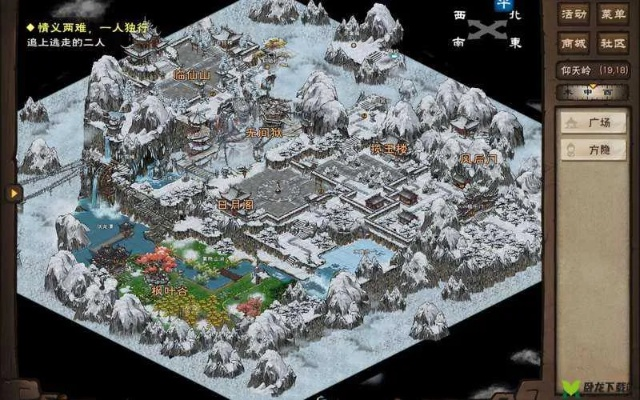Open the 活动 (Events) panel

[x=573, y=15]
